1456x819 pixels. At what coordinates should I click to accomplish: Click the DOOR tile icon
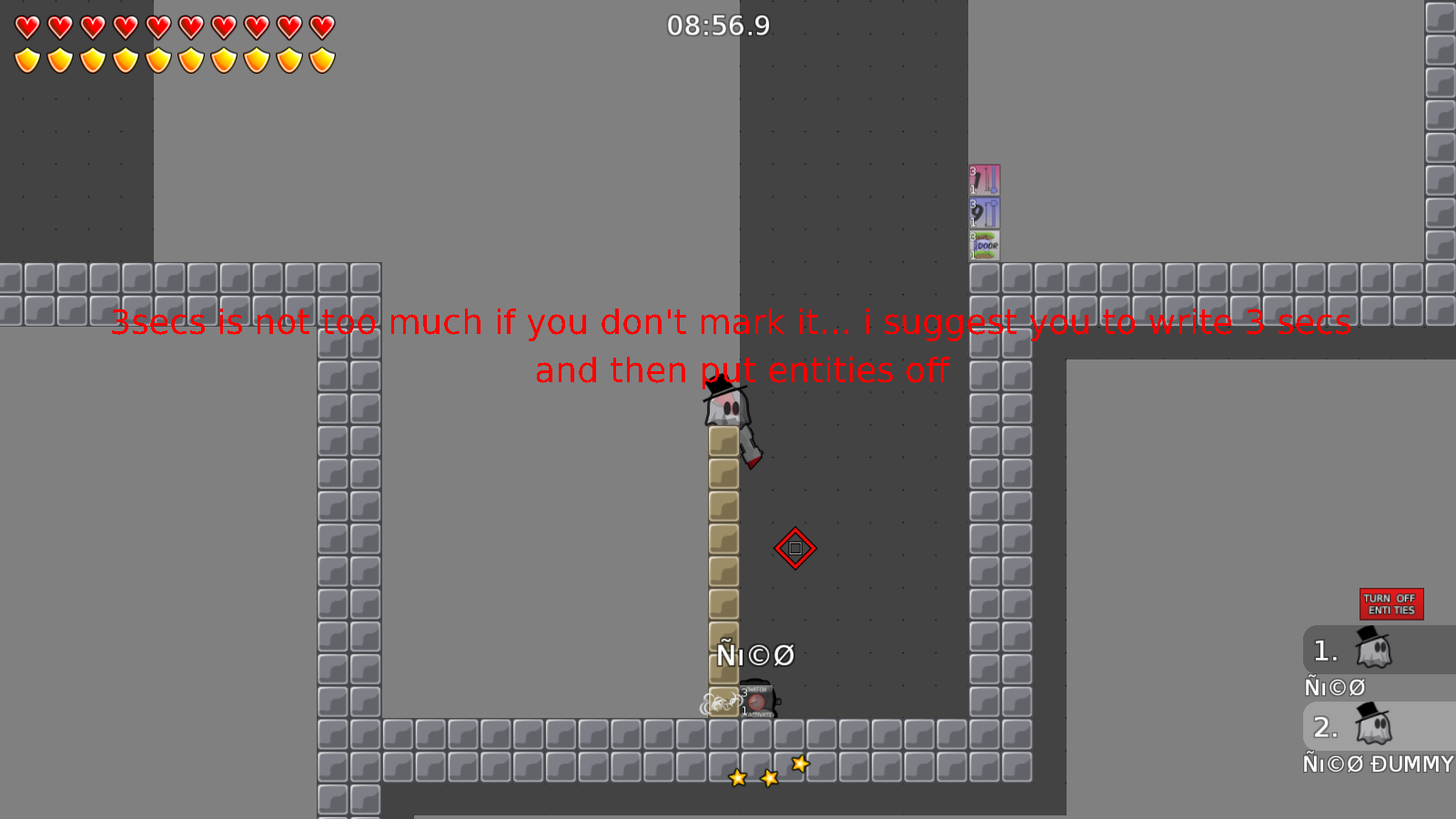[986, 244]
